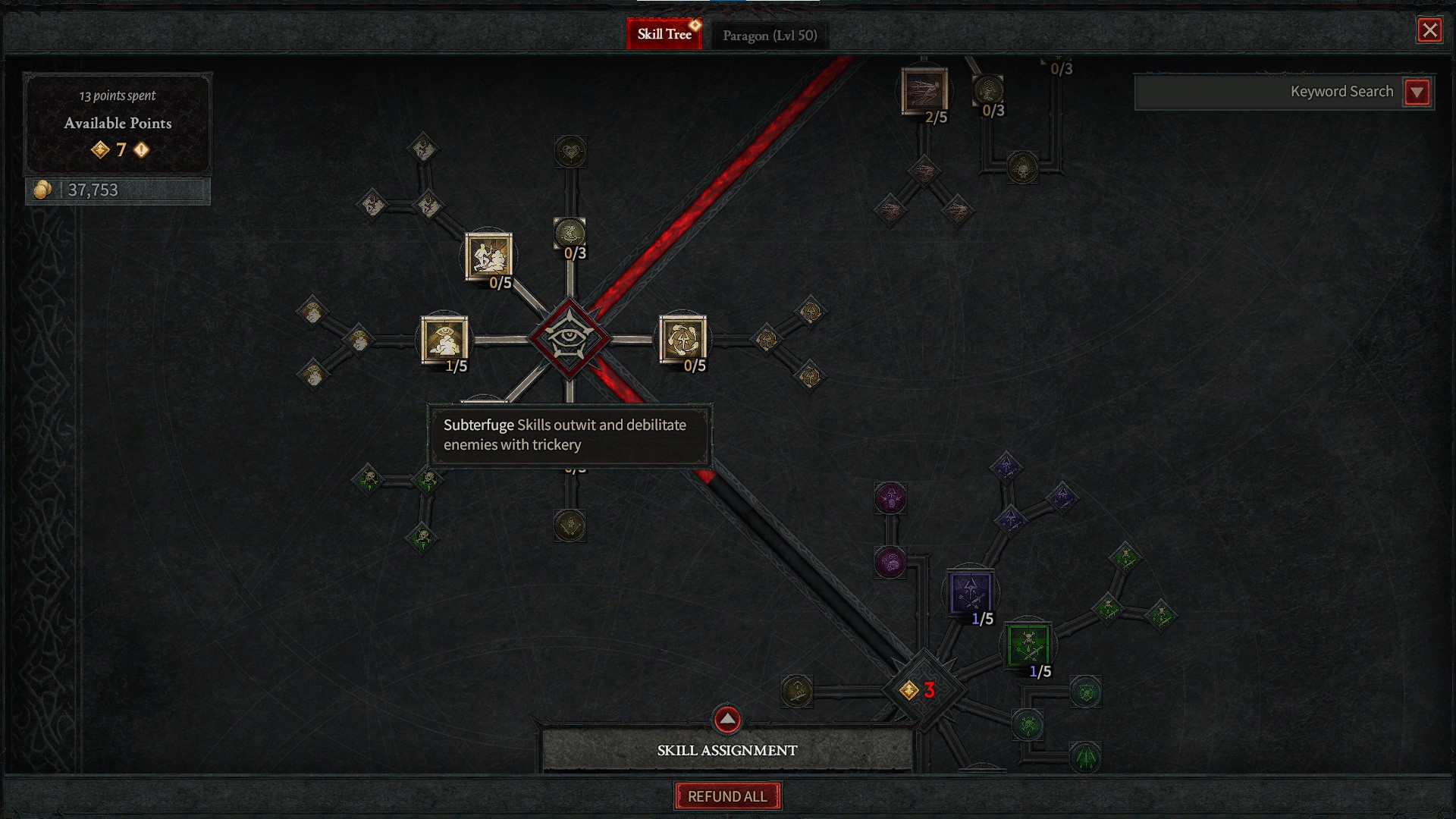Click the 0/5 skill above the Subterfuge node
Screen dimensions: 1456x819
[x=489, y=258]
